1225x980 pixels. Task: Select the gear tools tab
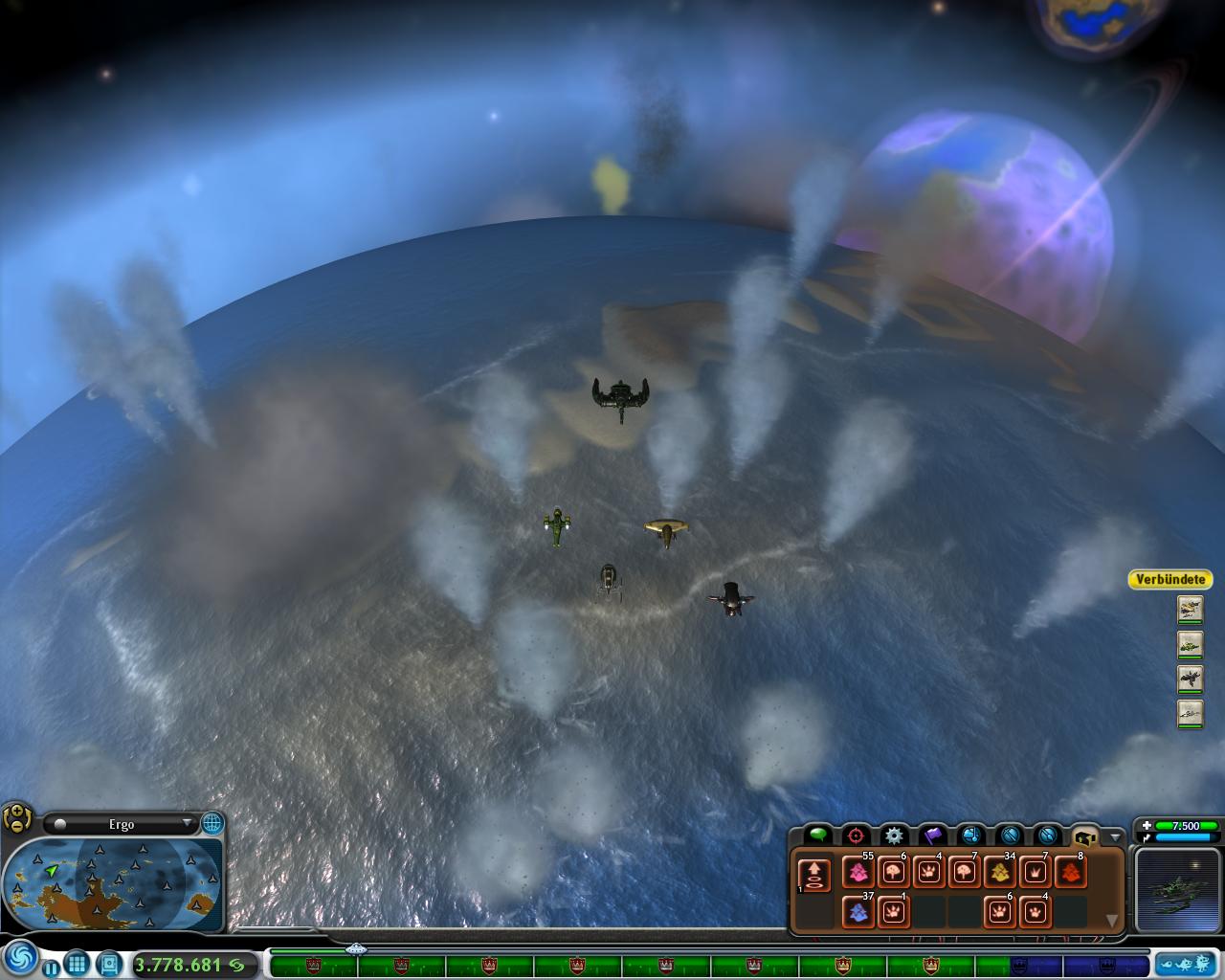(894, 835)
